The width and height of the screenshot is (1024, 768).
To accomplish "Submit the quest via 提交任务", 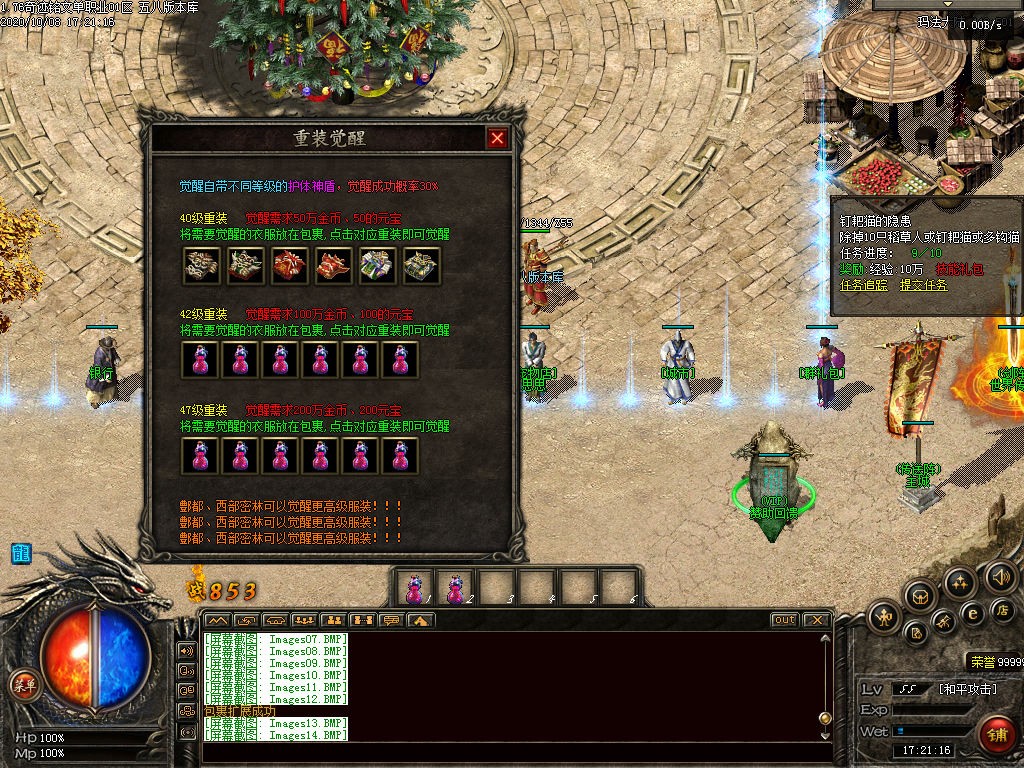I will click(x=924, y=285).
